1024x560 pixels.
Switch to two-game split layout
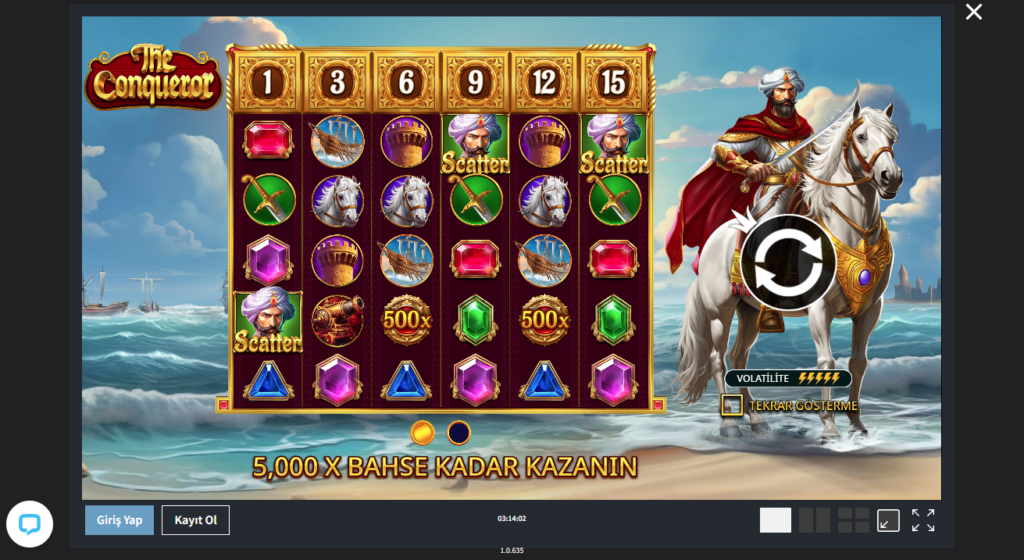click(x=815, y=520)
